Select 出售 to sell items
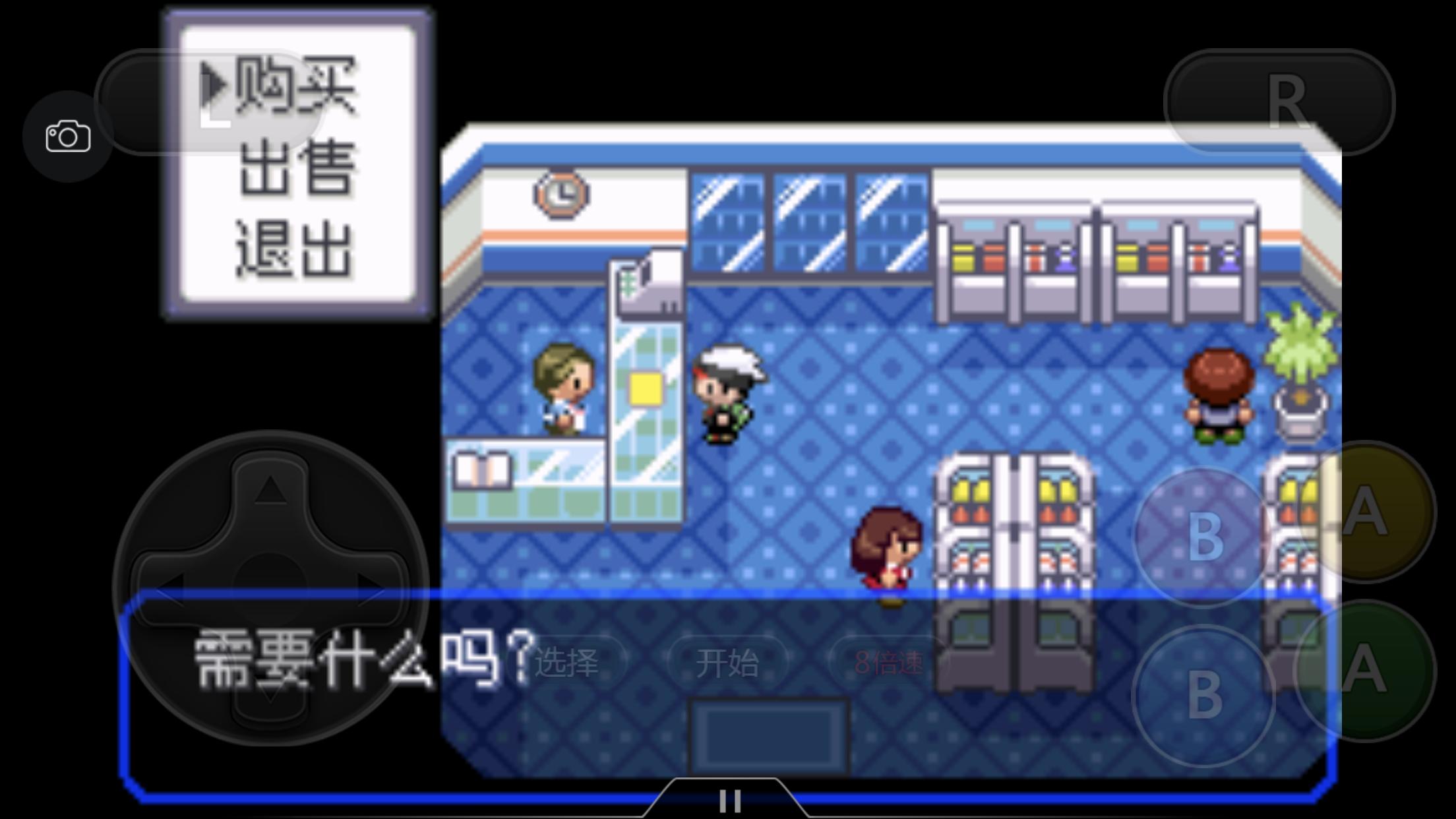The width and height of the screenshot is (1456, 819). click(x=297, y=168)
